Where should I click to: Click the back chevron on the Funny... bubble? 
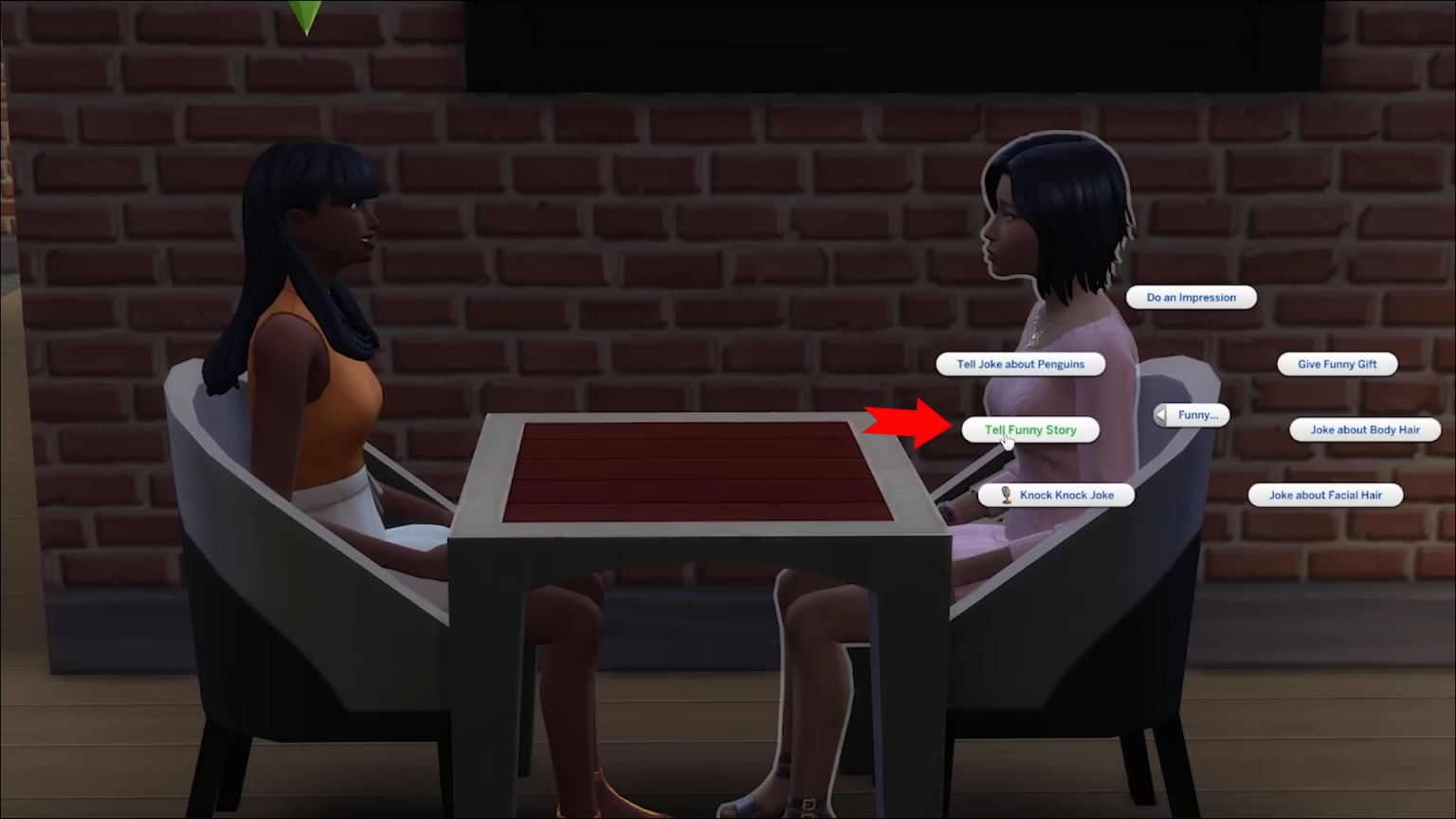pyautogui.click(x=1161, y=414)
